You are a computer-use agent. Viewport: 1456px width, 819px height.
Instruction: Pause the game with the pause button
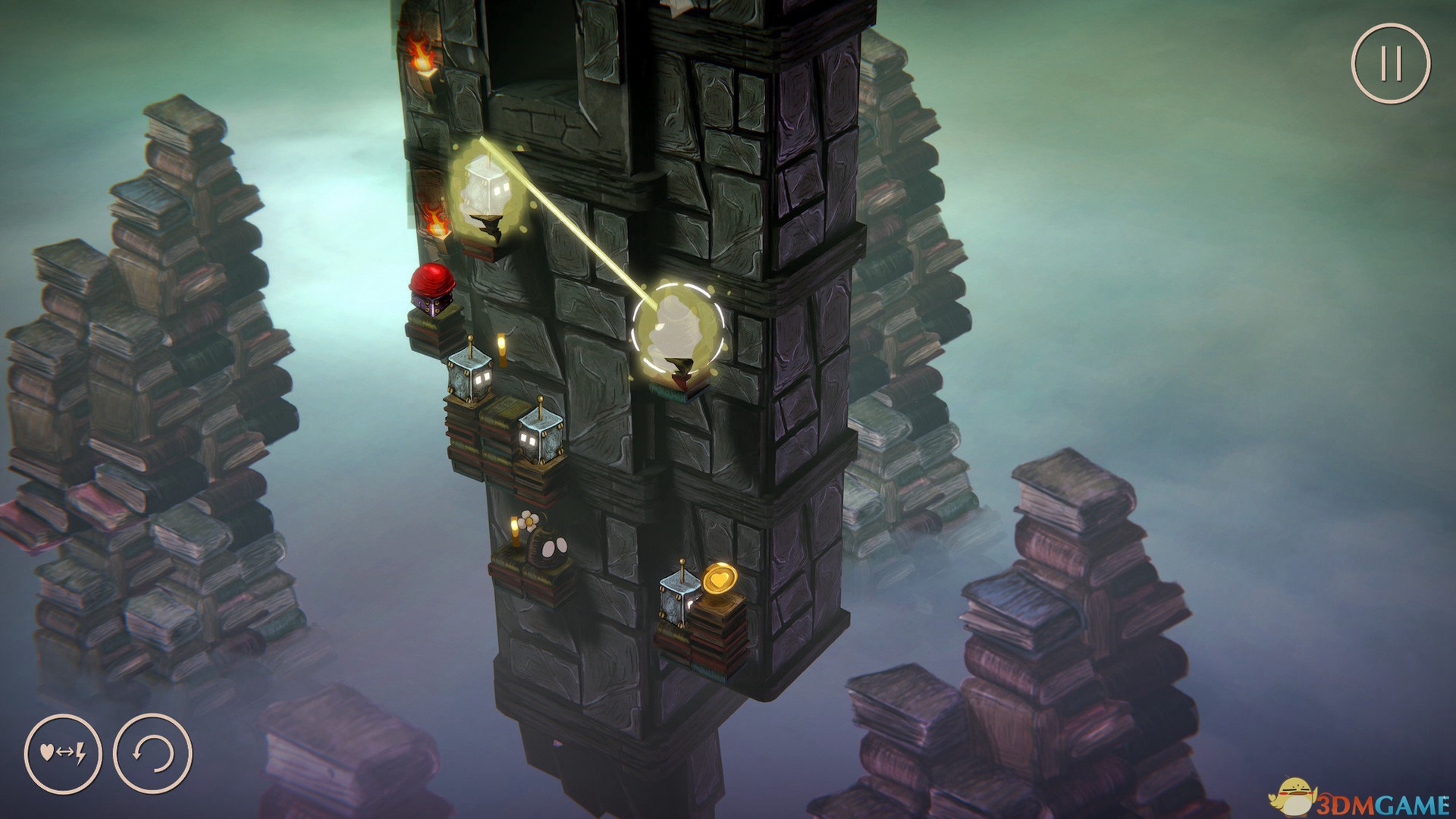[x=1390, y=64]
